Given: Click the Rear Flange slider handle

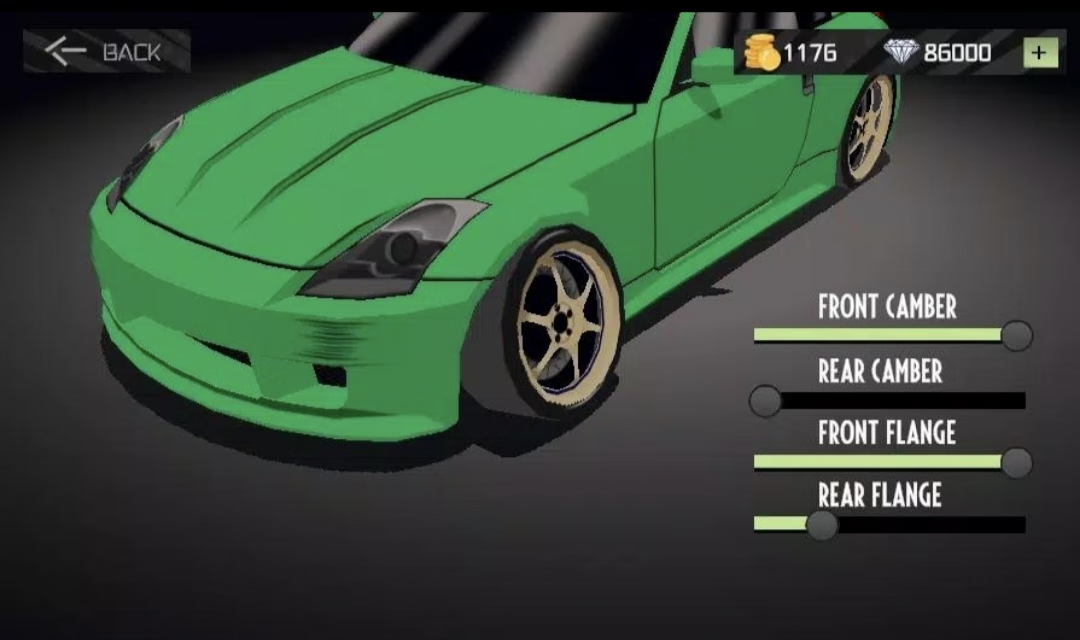Looking at the screenshot, I should (x=822, y=524).
